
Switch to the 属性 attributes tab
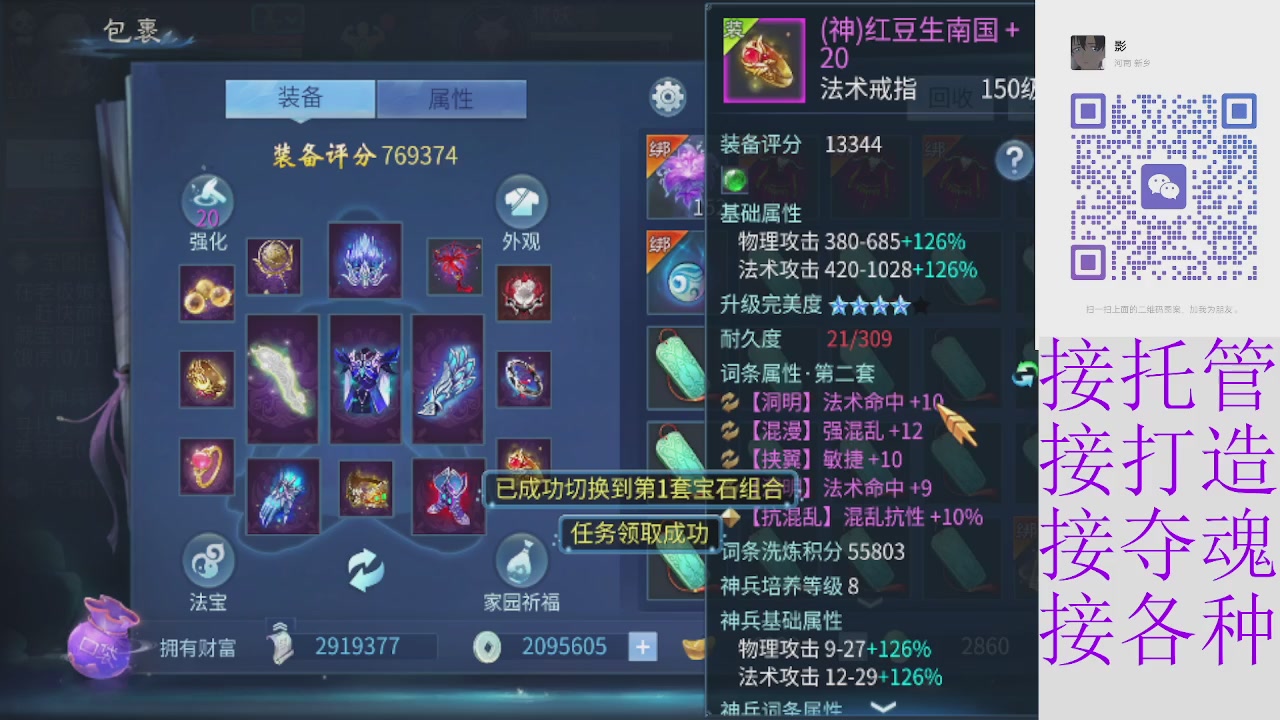(452, 99)
